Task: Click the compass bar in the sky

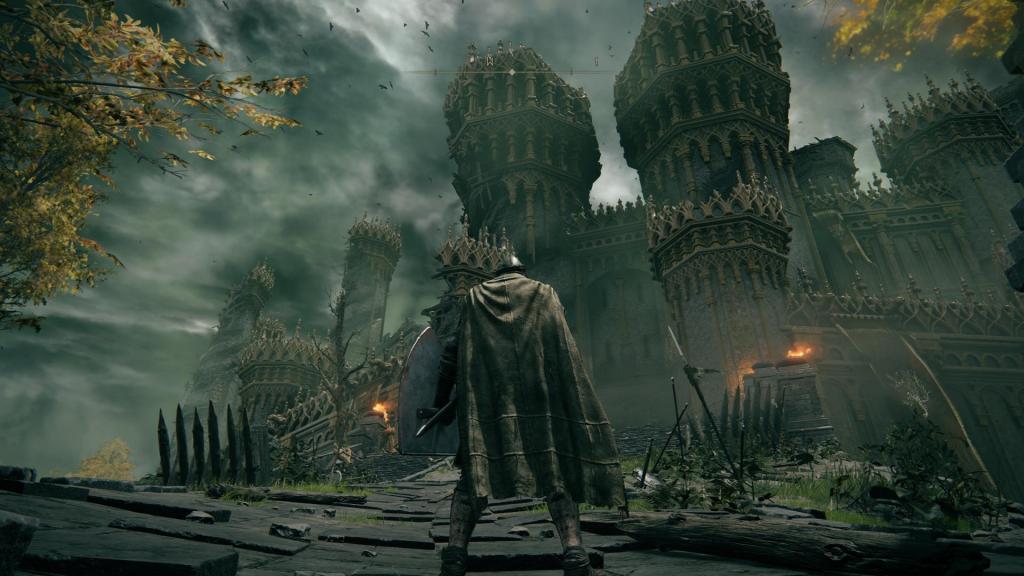Action: click(511, 71)
